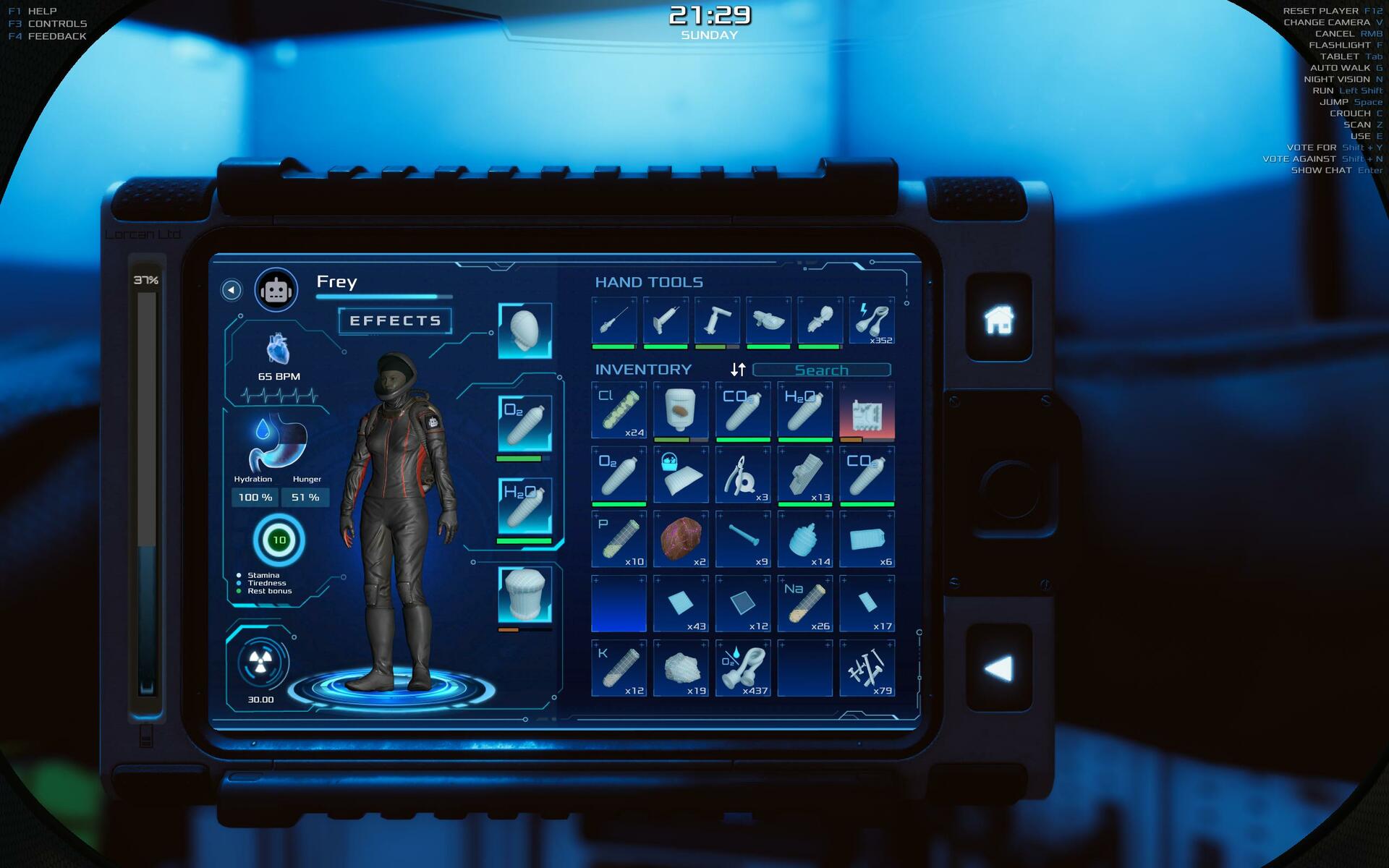The height and width of the screenshot is (868, 1389).
Task: Click the back arrow beside the robot avatar
Action: point(231,290)
